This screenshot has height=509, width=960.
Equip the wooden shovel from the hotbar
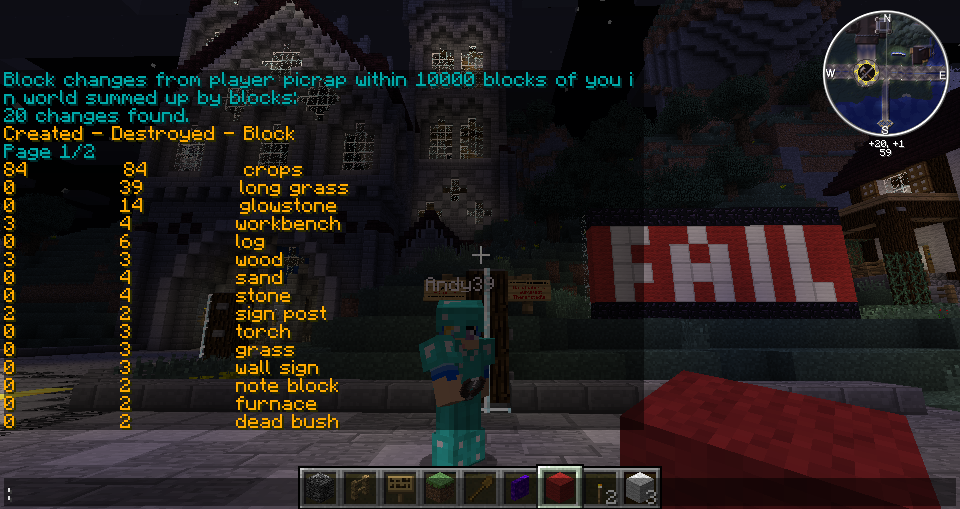coord(479,488)
